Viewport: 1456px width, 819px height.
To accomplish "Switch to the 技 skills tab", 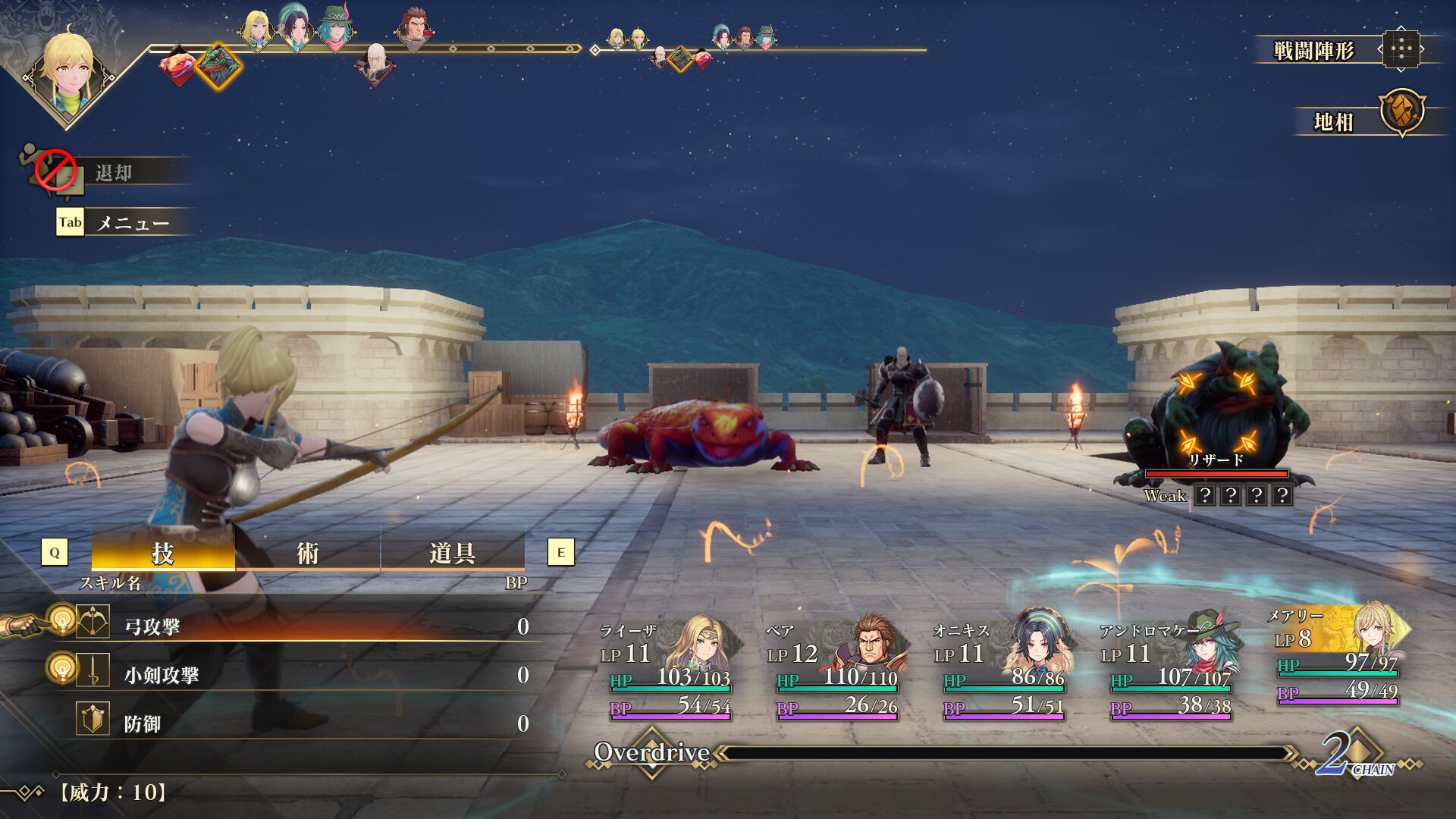I will [x=163, y=553].
